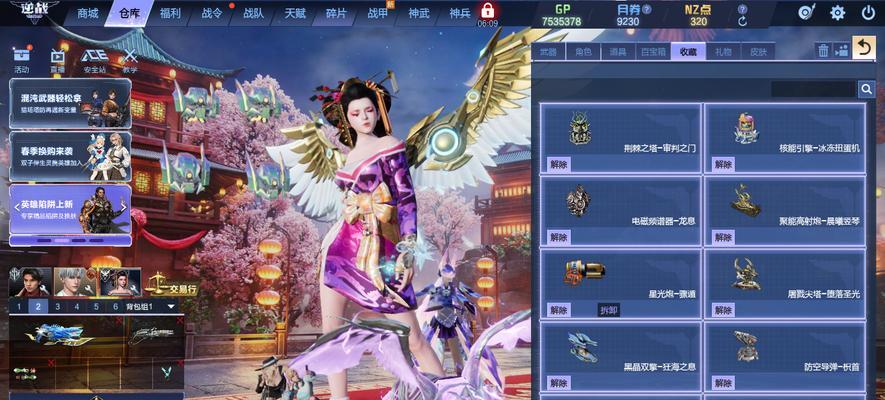Viewport: 885px width, 400px height.
Task: Select the 武器 weapons tab
Action: (x=549, y=51)
